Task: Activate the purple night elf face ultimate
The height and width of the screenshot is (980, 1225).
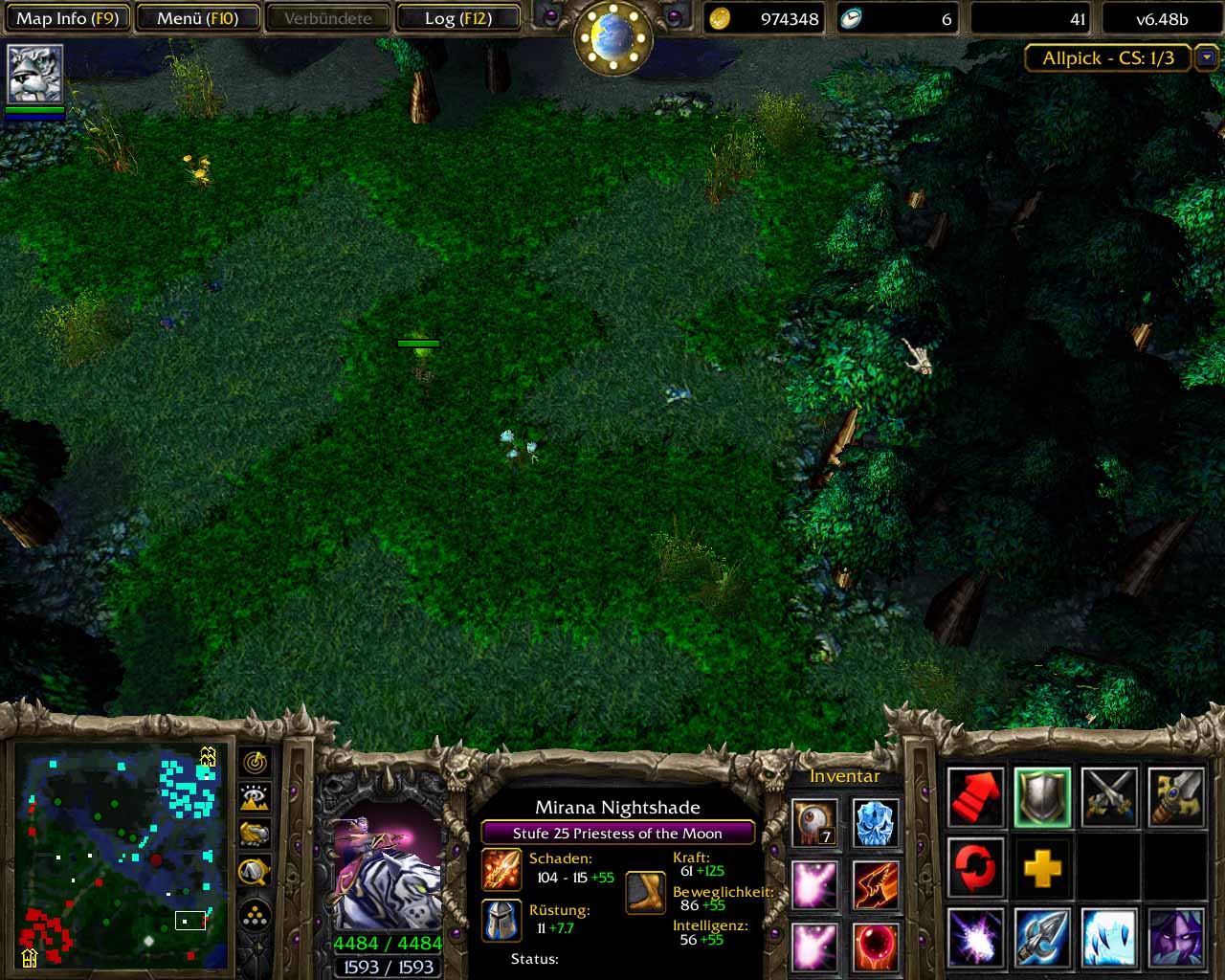Action: click(1176, 938)
